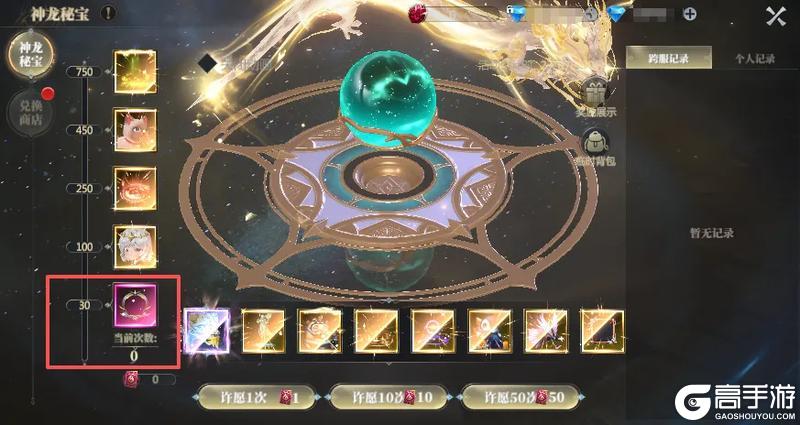Select the 100 milestone white-haired character reward
This screenshot has height=425, width=800.
pyautogui.click(x=133, y=245)
